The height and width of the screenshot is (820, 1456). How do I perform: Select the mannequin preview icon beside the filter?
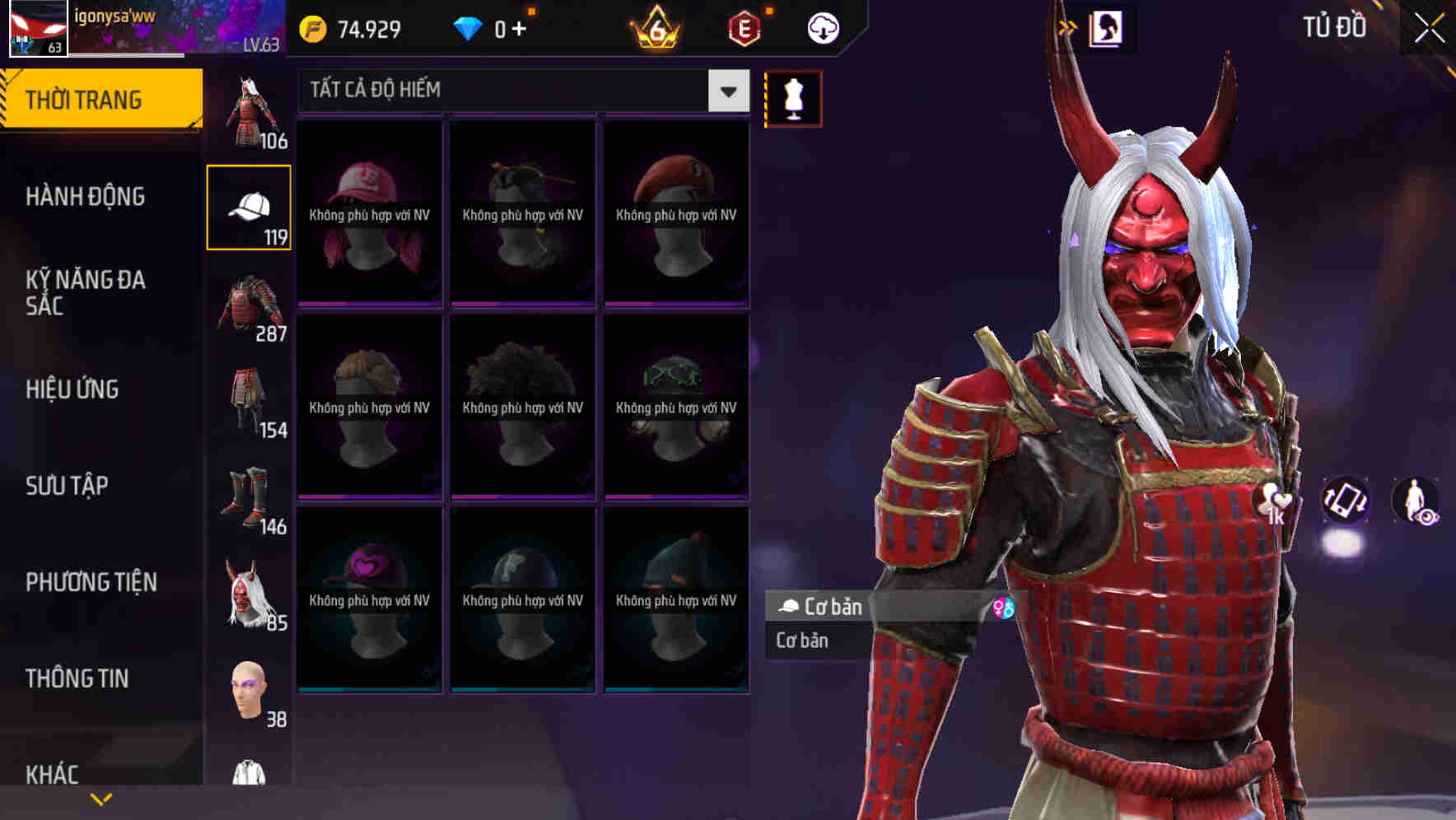[x=791, y=96]
